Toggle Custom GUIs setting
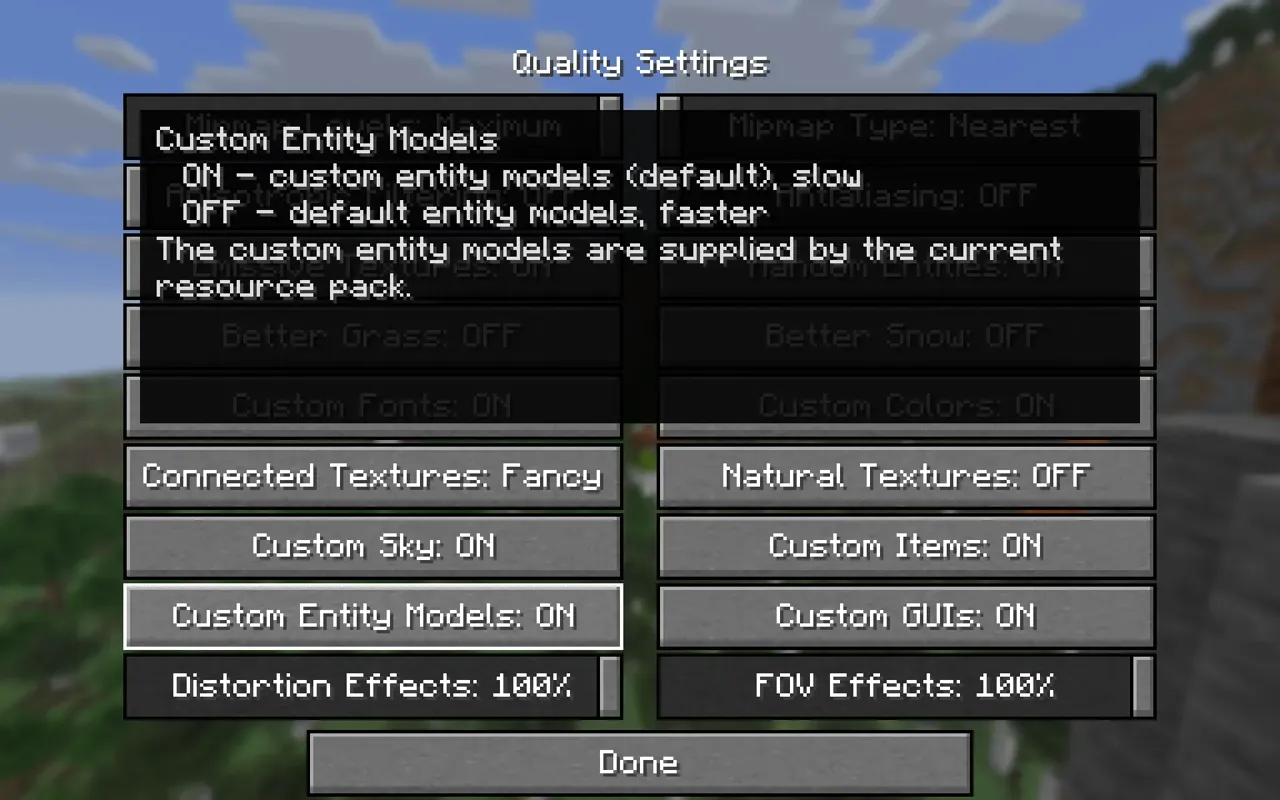This screenshot has height=800, width=1280. (904, 616)
